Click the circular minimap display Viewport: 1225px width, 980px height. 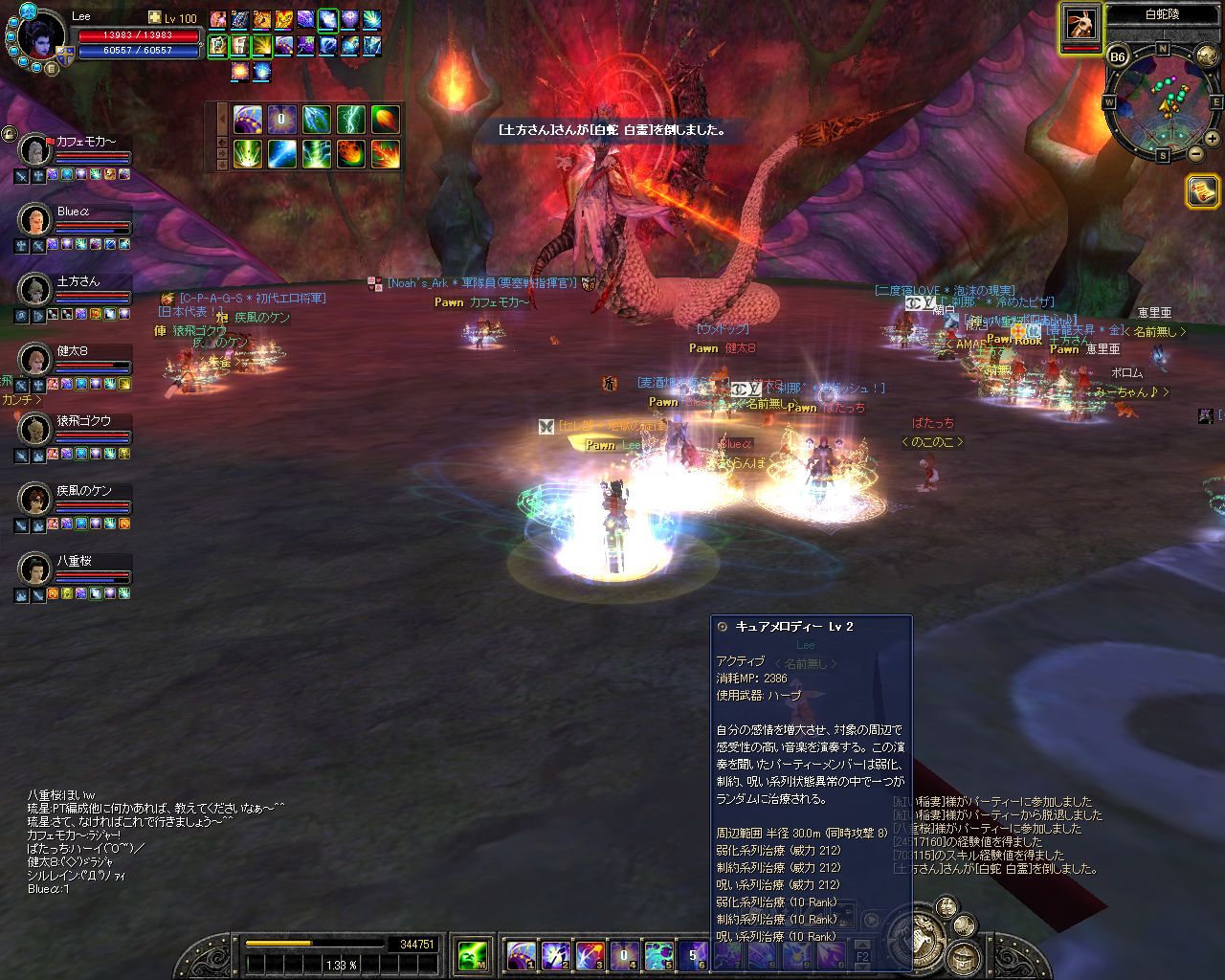1164,101
